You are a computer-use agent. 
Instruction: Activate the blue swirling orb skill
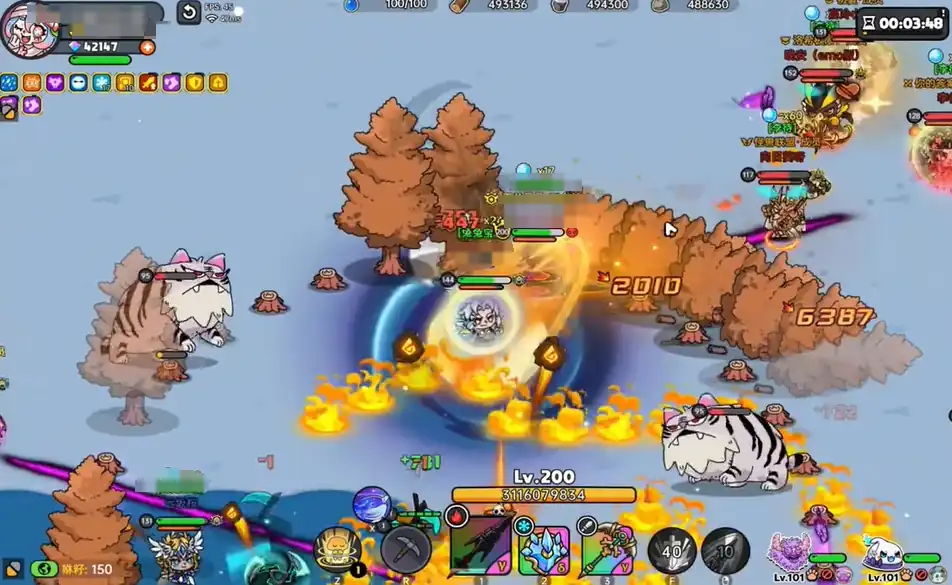(372, 505)
